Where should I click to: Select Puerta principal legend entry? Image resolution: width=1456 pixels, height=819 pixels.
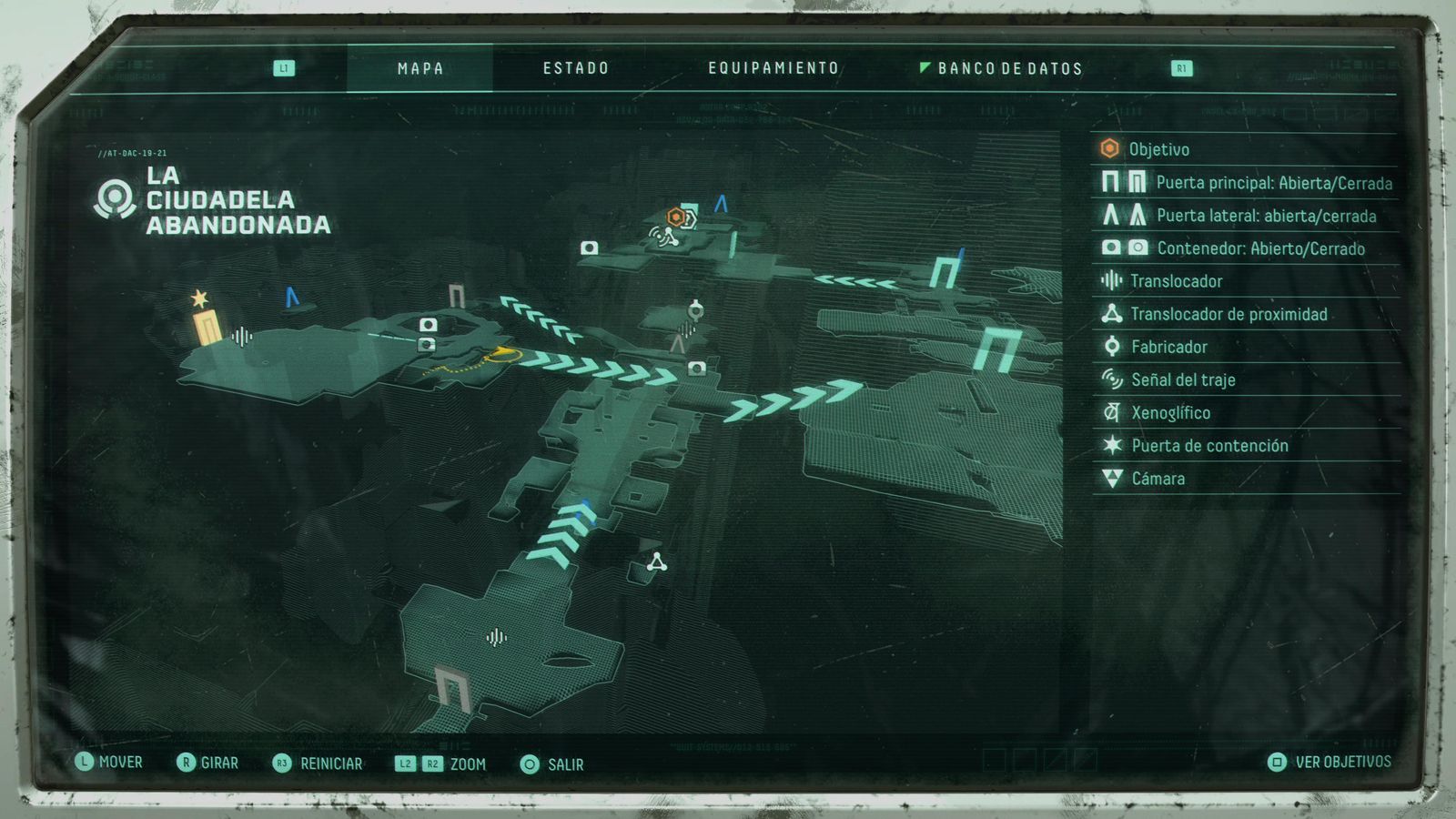click(x=1273, y=183)
